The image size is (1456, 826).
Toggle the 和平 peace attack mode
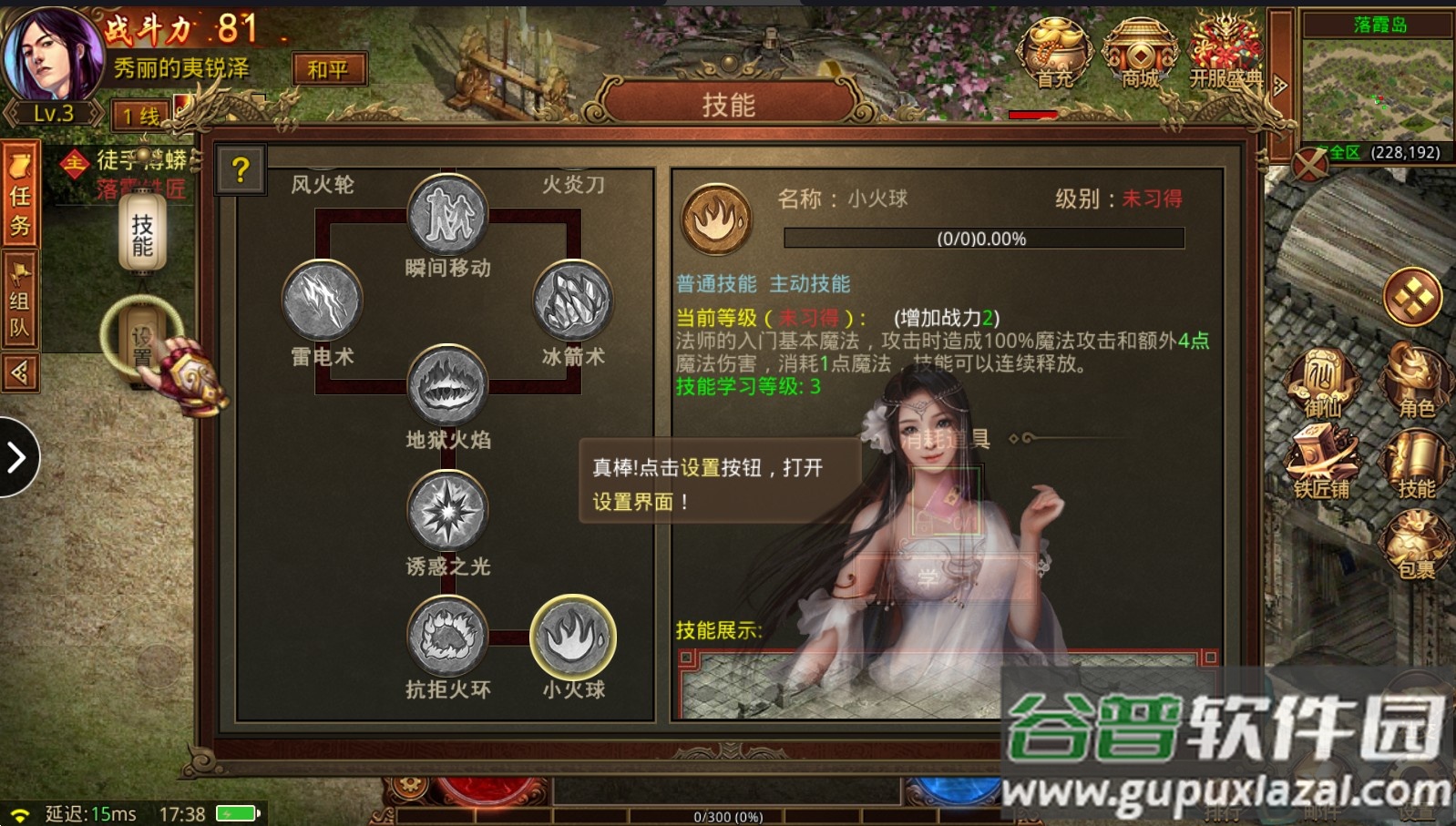[x=331, y=68]
